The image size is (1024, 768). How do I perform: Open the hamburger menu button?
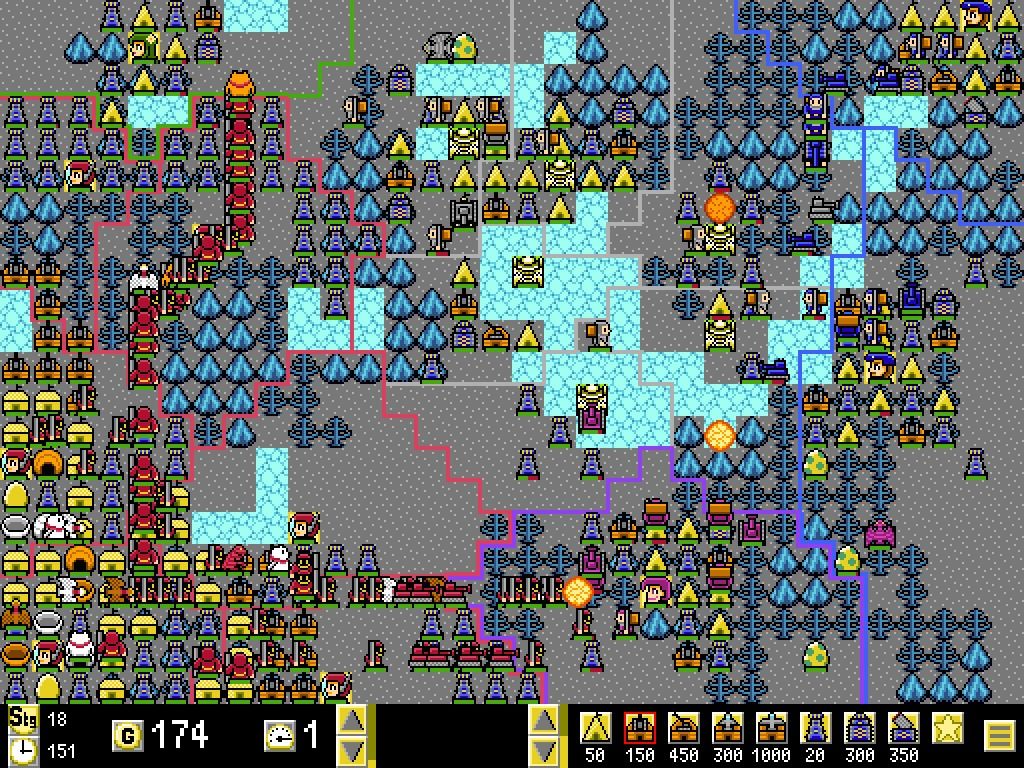click(x=999, y=736)
